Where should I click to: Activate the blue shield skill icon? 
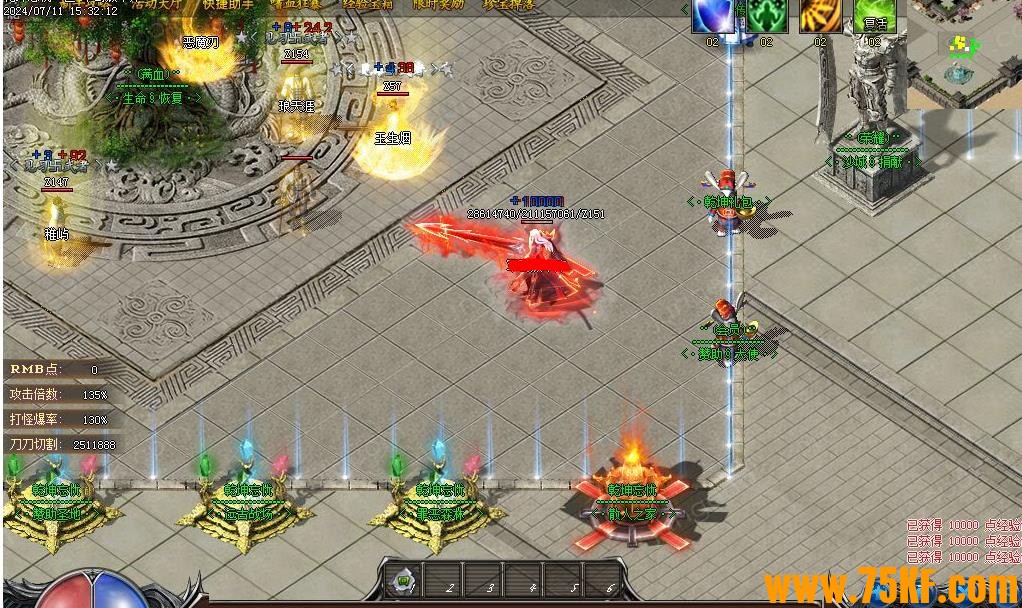click(x=713, y=17)
